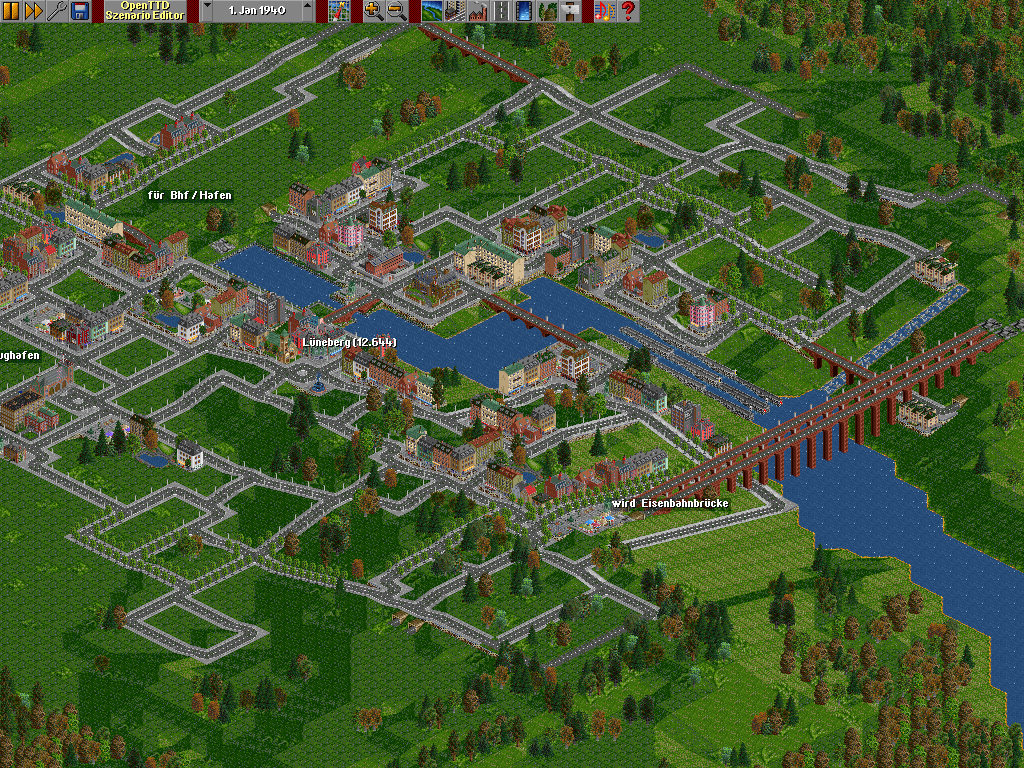
Task: Open the town generation tool
Action: [x=453, y=11]
